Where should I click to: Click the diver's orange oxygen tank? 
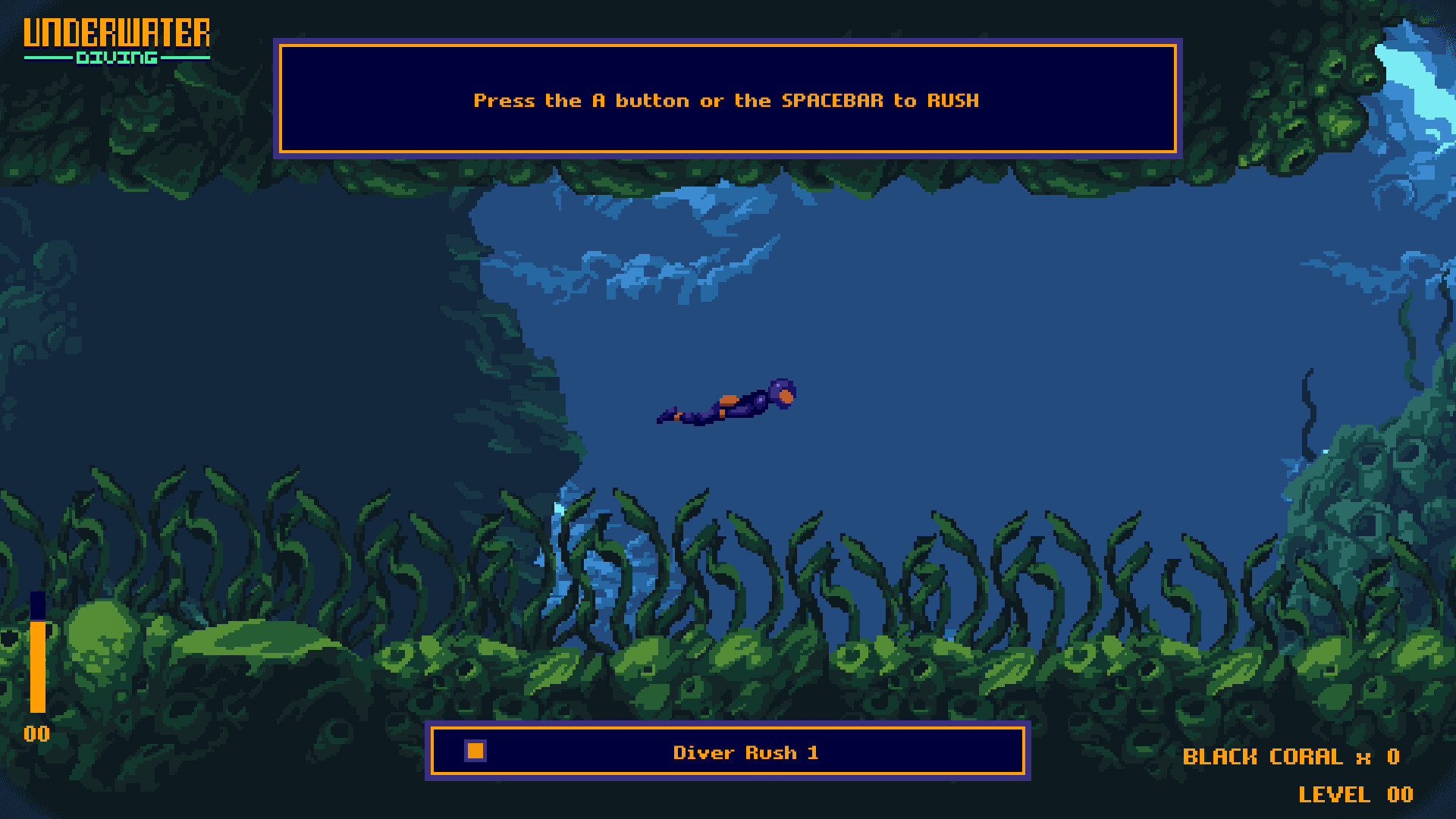pos(728,399)
